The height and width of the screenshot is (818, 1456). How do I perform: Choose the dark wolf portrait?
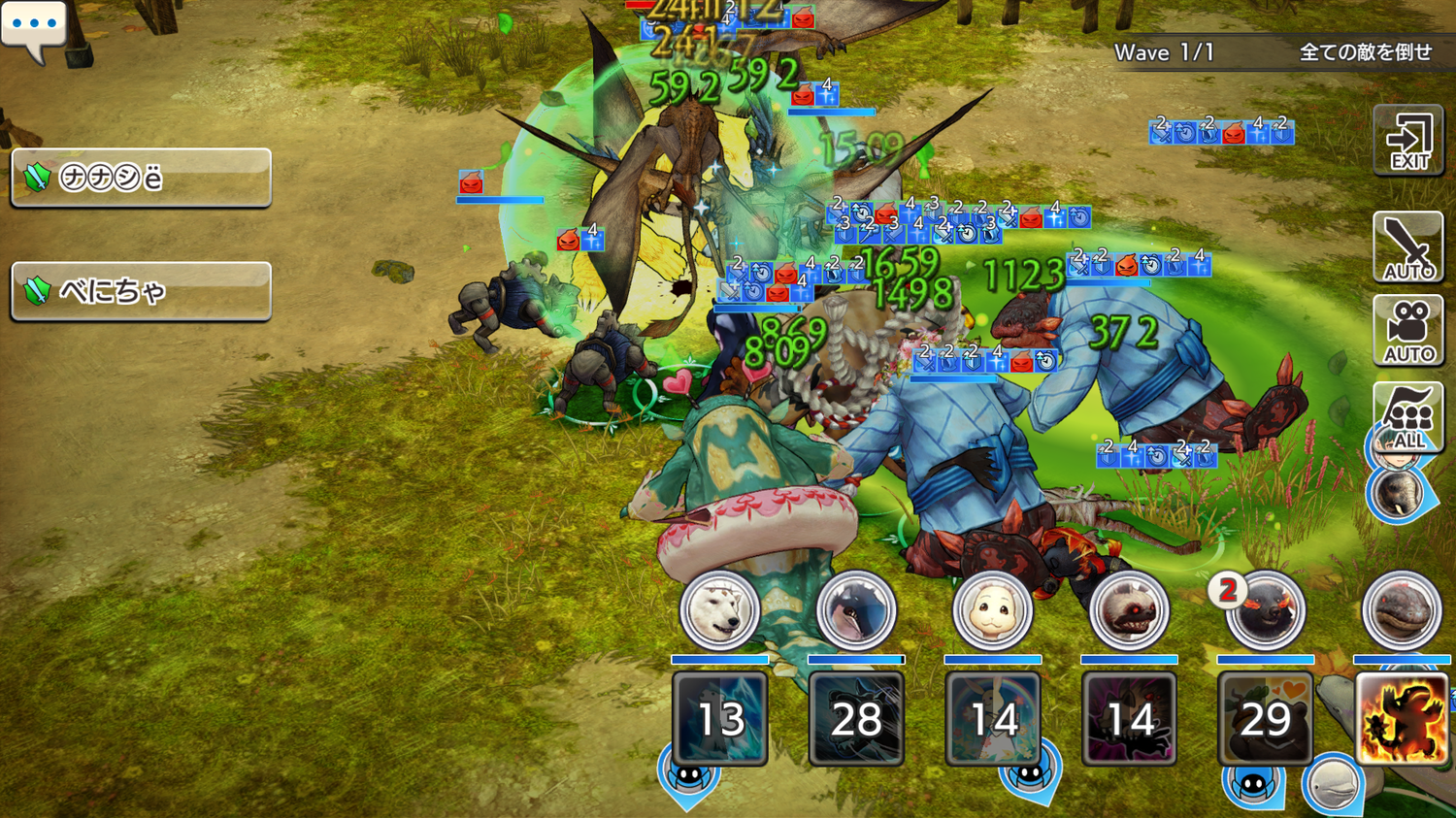click(x=856, y=611)
